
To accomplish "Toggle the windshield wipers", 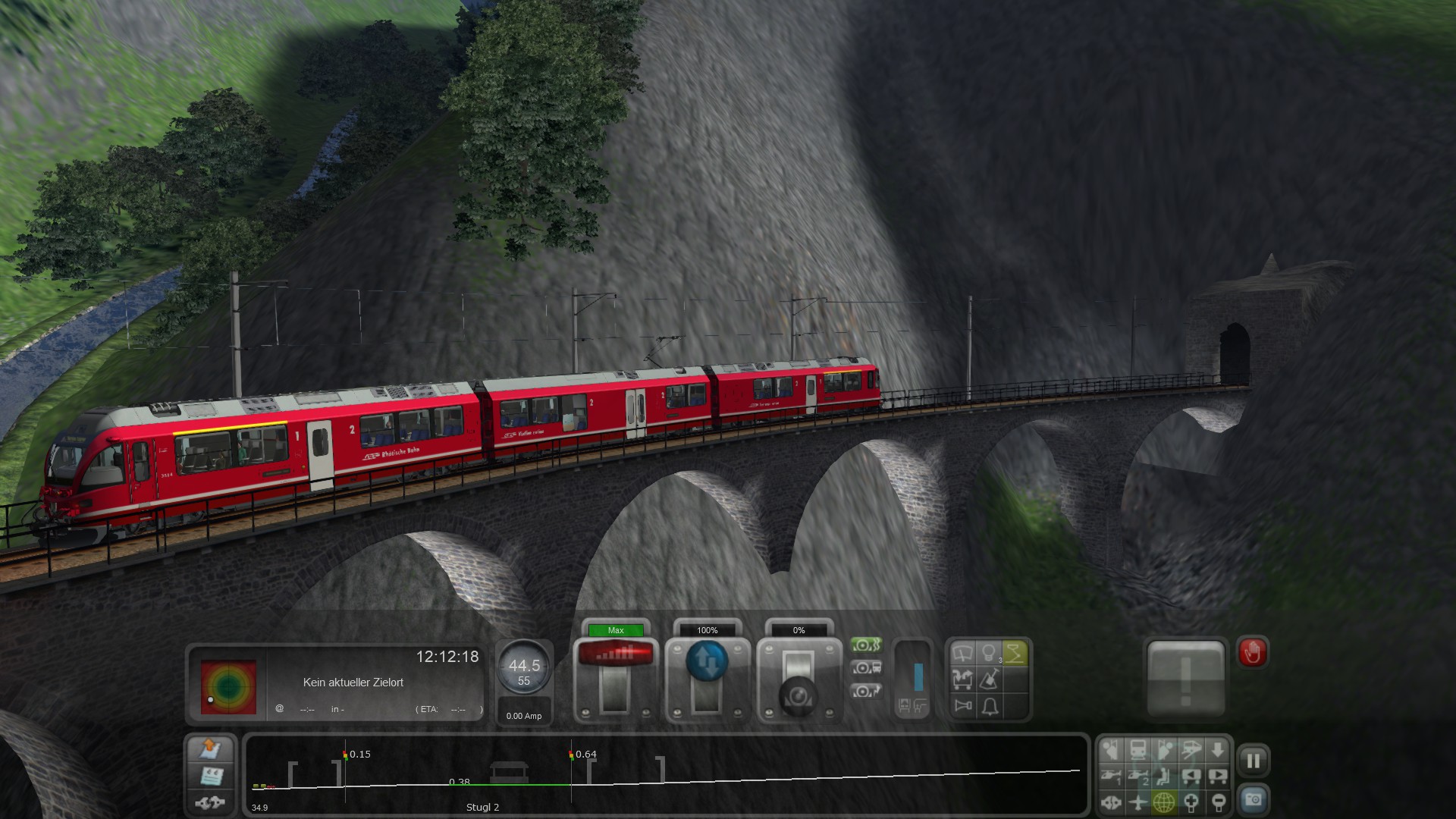I will click(x=962, y=653).
